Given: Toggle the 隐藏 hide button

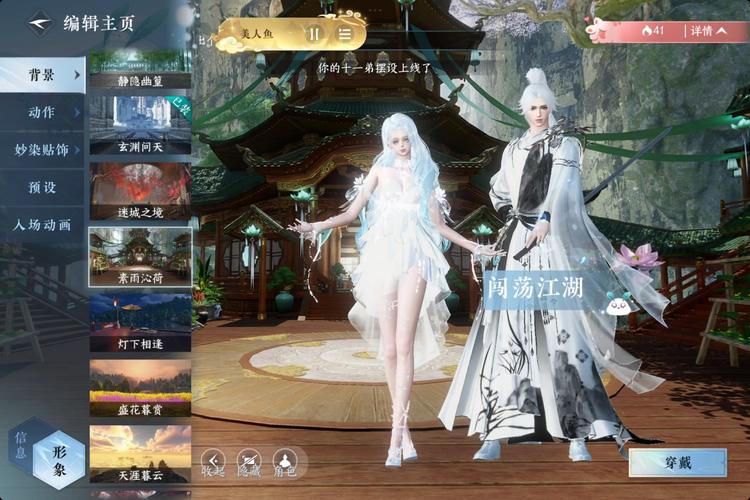Looking at the screenshot, I should pyautogui.click(x=248, y=463).
